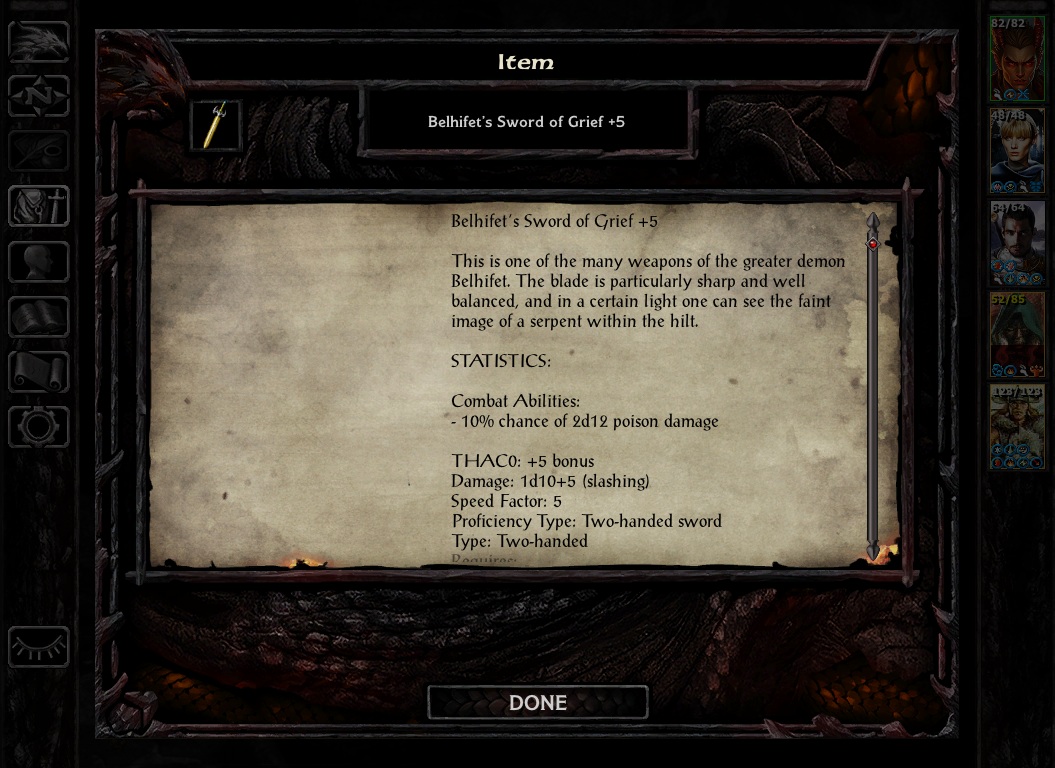Close the item description with DONE
The image size is (1055, 768).
(x=538, y=703)
